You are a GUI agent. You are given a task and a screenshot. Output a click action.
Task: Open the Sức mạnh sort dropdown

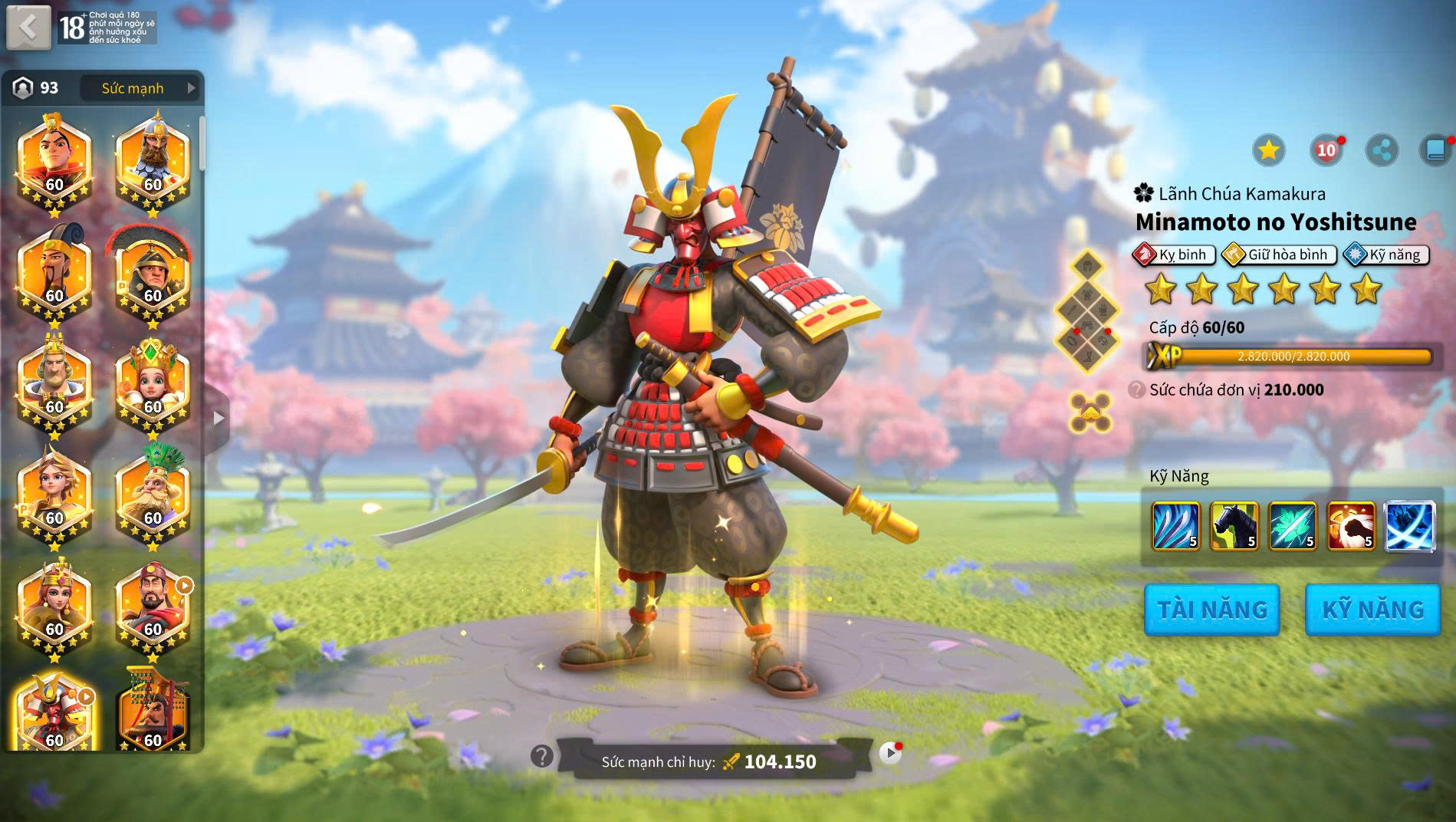pos(142,88)
